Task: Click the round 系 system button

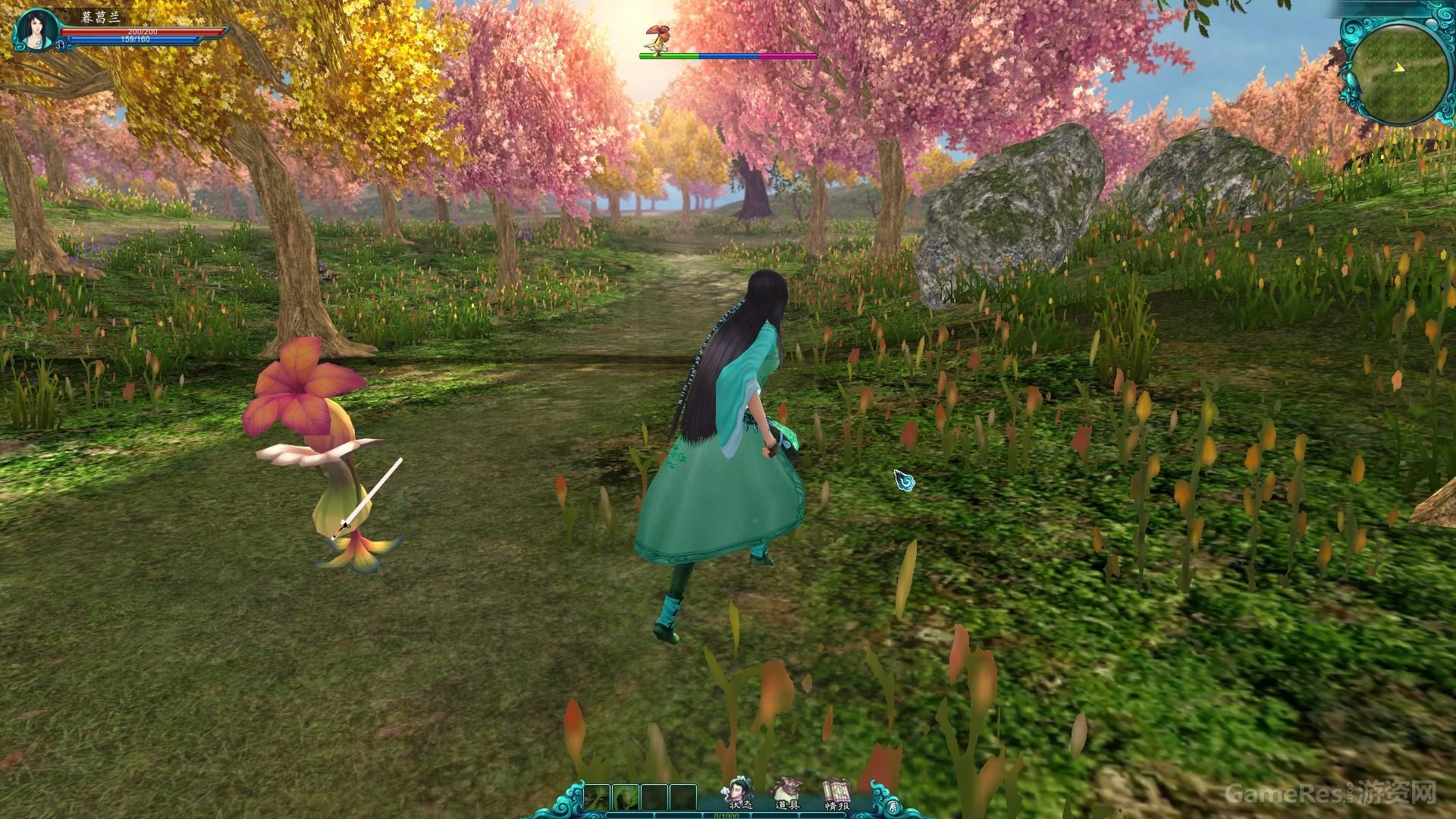Action: pyautogui.click(x=893, y=805)
